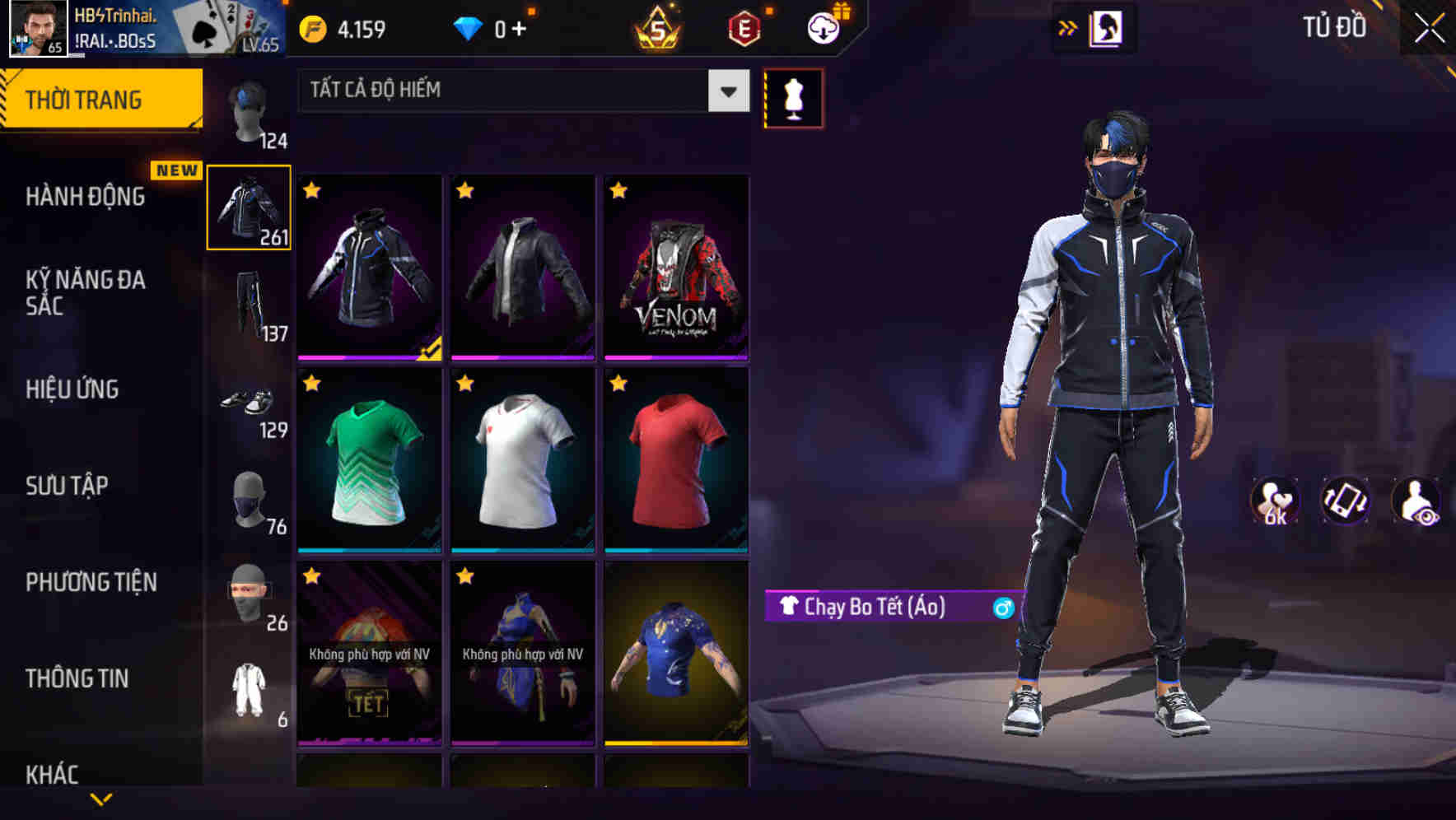Viewport: 1456px width, 820px height.
Task: Toggle the star on the black leather jacket
Action: (464, 189)
